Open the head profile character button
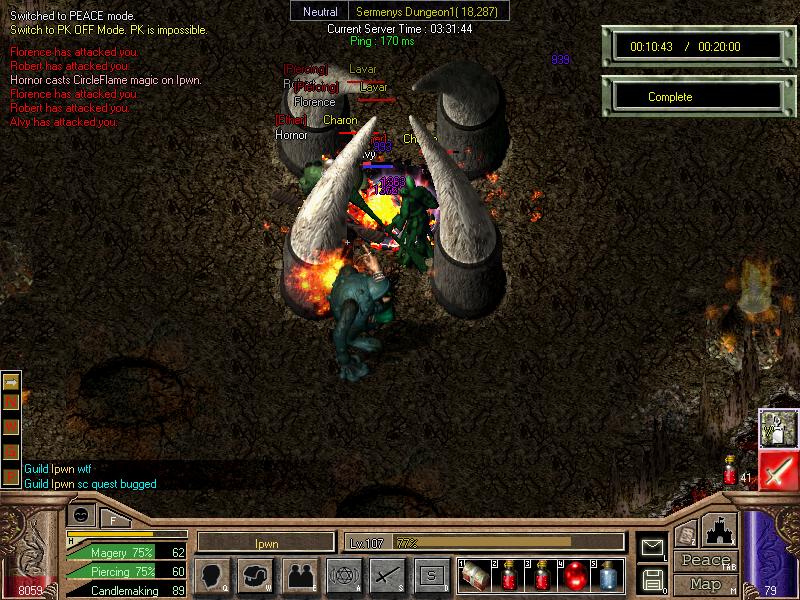 point(212,575)
